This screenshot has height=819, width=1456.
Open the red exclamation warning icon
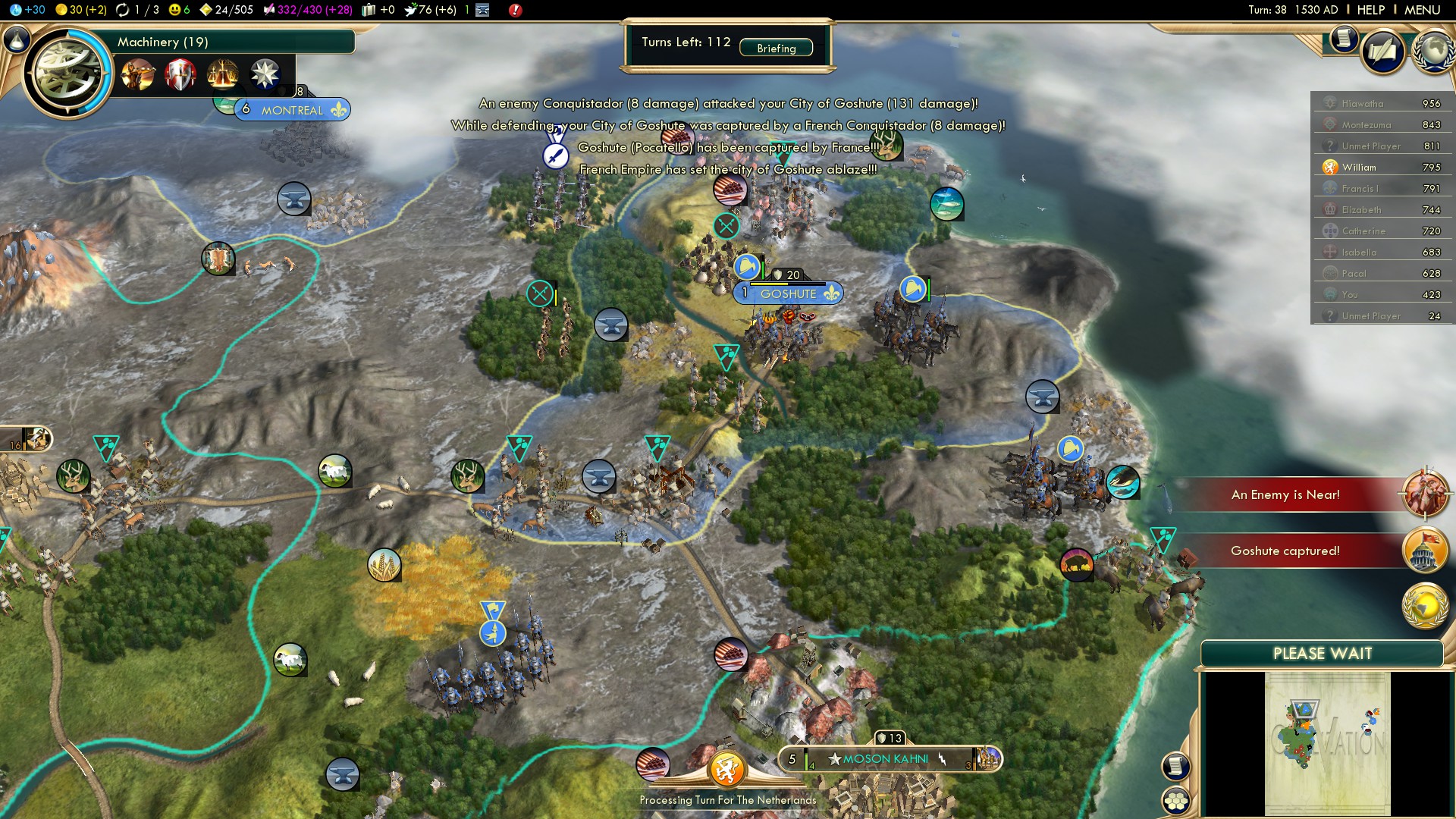click(x=515, y=10)
